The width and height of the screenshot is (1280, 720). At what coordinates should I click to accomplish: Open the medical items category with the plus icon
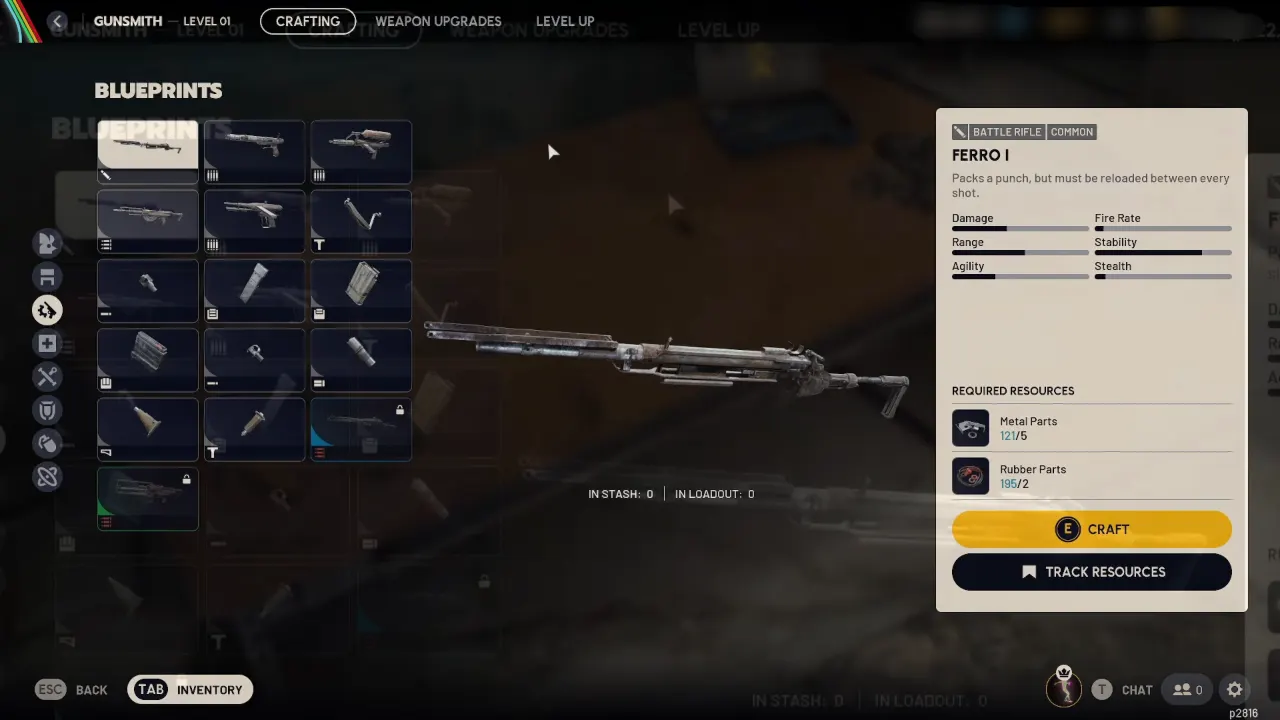point(47,343)
